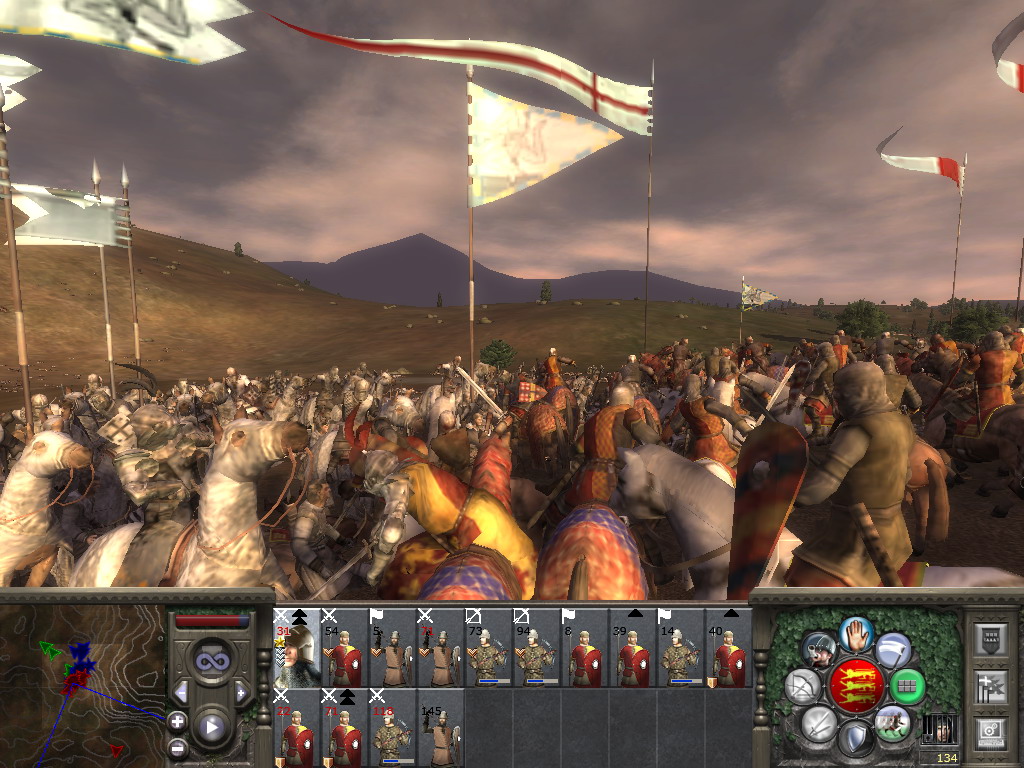Open the game options screen icon
Image resolution: width=1024 pixels, height=768 pixels.
point(990,733)
